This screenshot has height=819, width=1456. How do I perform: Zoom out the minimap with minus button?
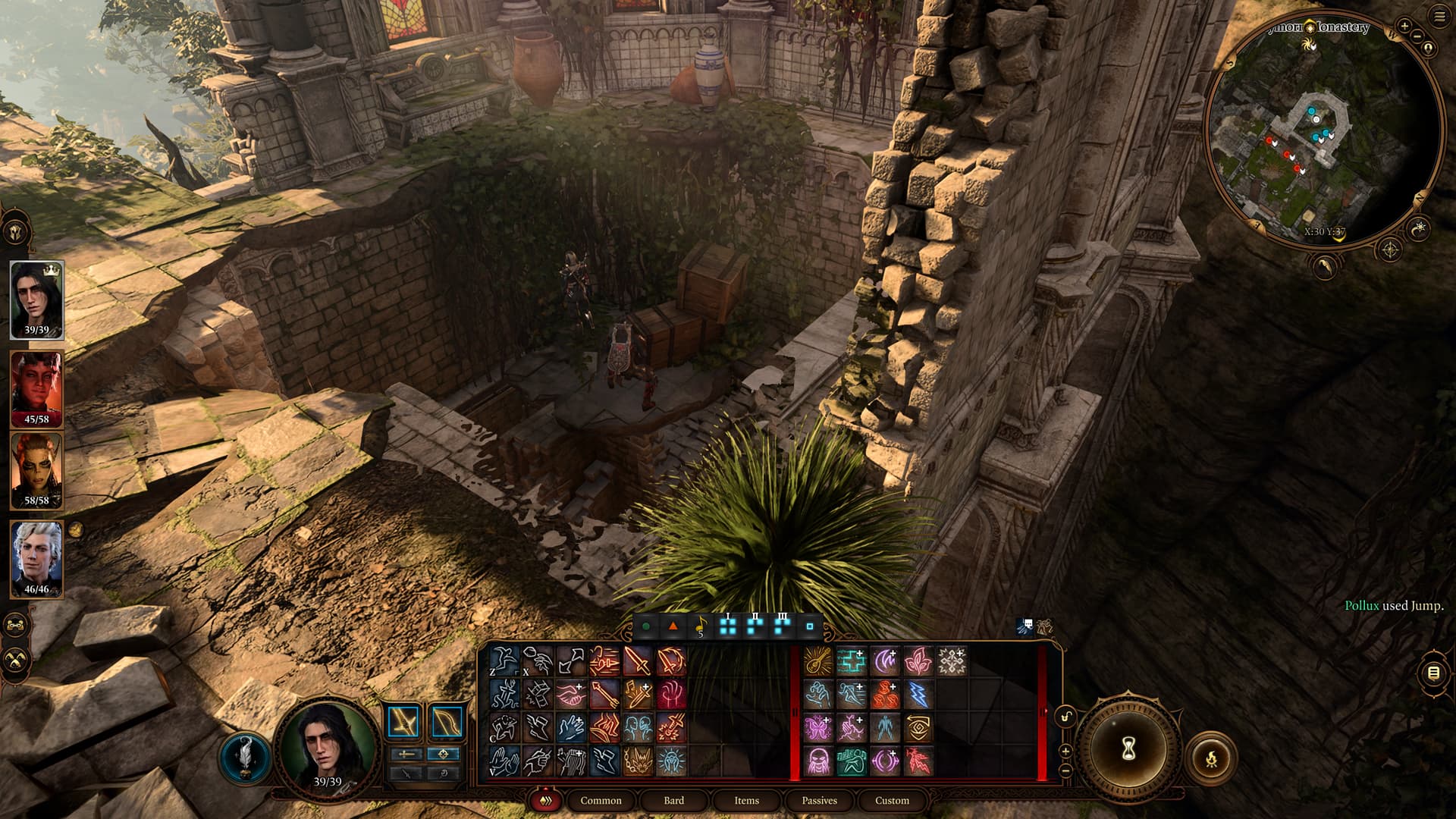click(x=1417, y=38)
